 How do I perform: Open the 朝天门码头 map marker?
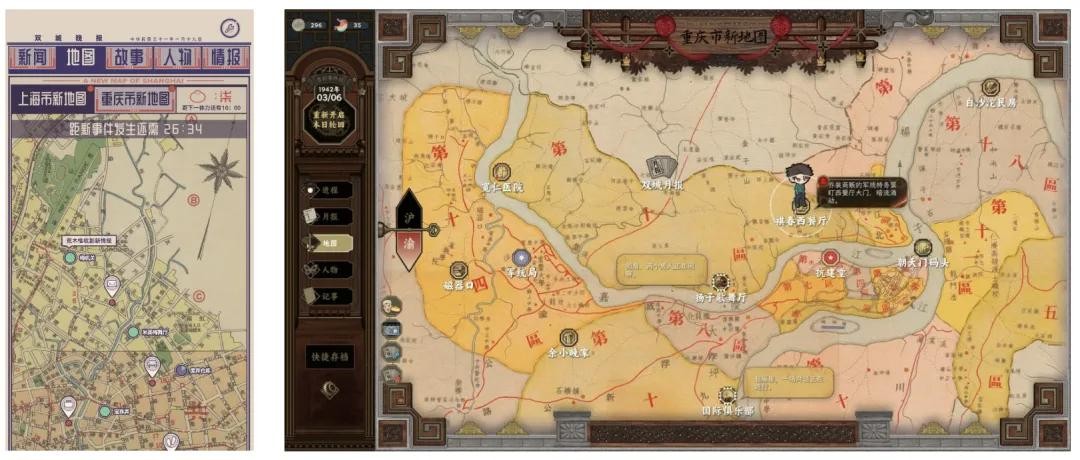922,248
